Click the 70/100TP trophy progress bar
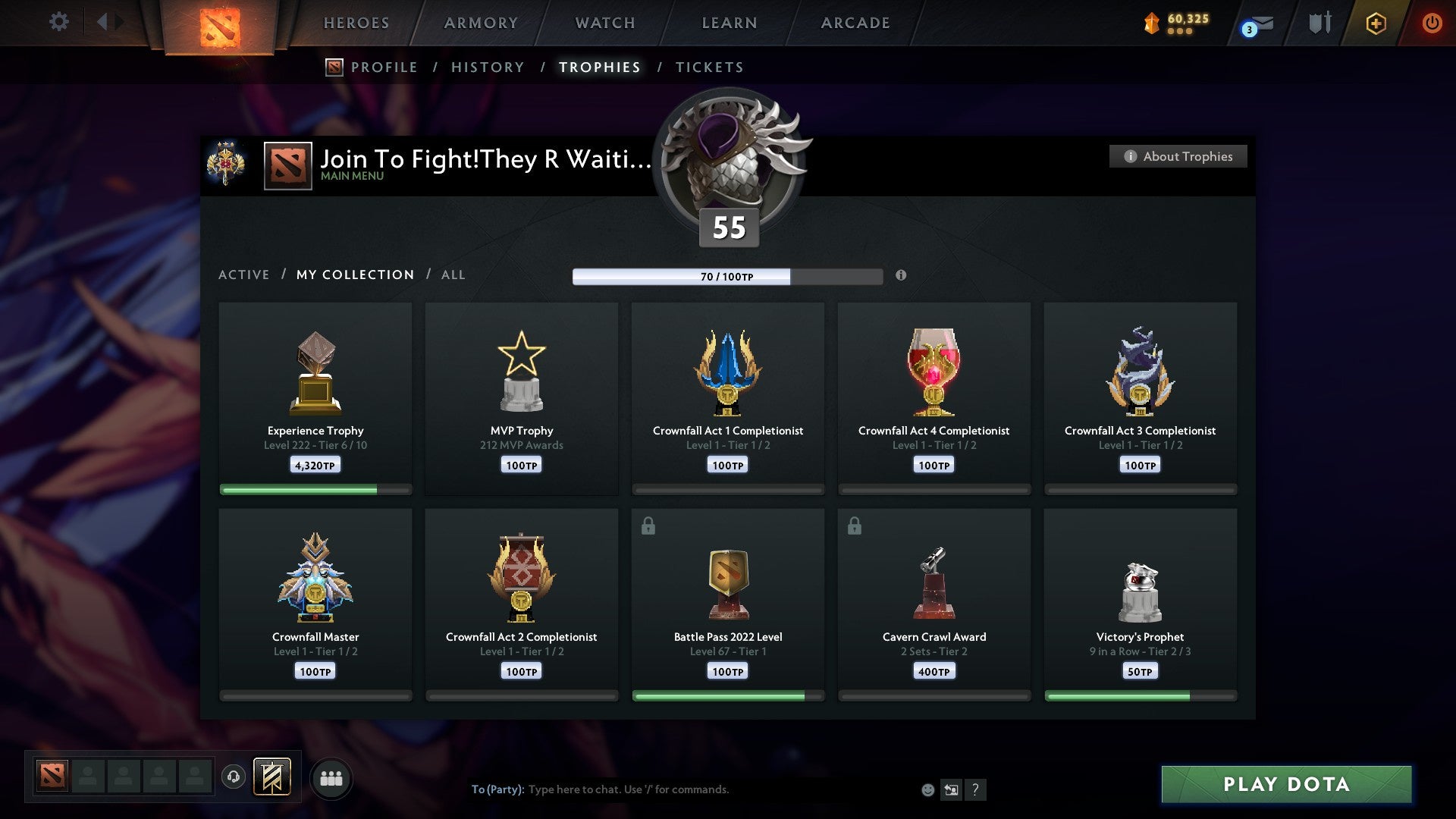The image size is (1456, 819). pos(726,277)
